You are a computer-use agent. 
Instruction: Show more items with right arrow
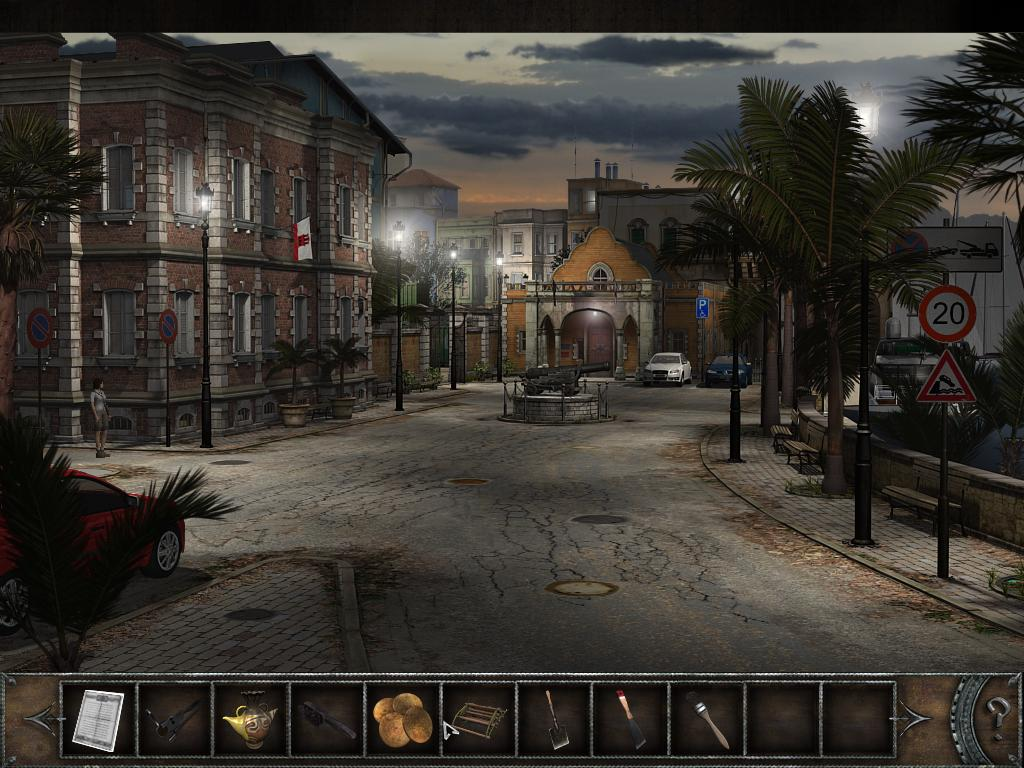[x=915, y=718]
